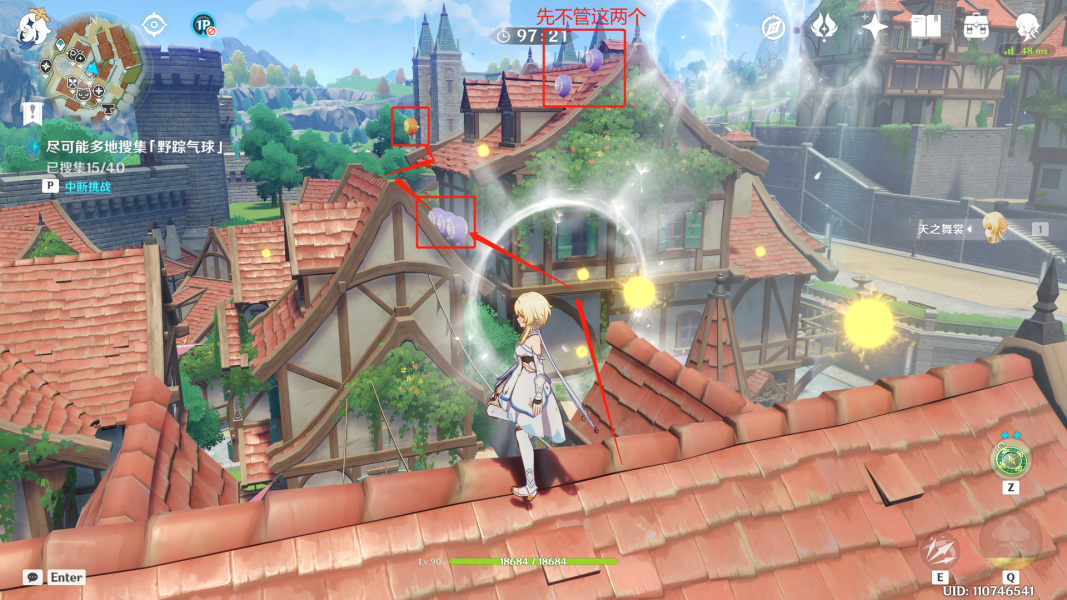Open the backpack inventory
Screen dimensions: 1067x600
click(976, 27)
